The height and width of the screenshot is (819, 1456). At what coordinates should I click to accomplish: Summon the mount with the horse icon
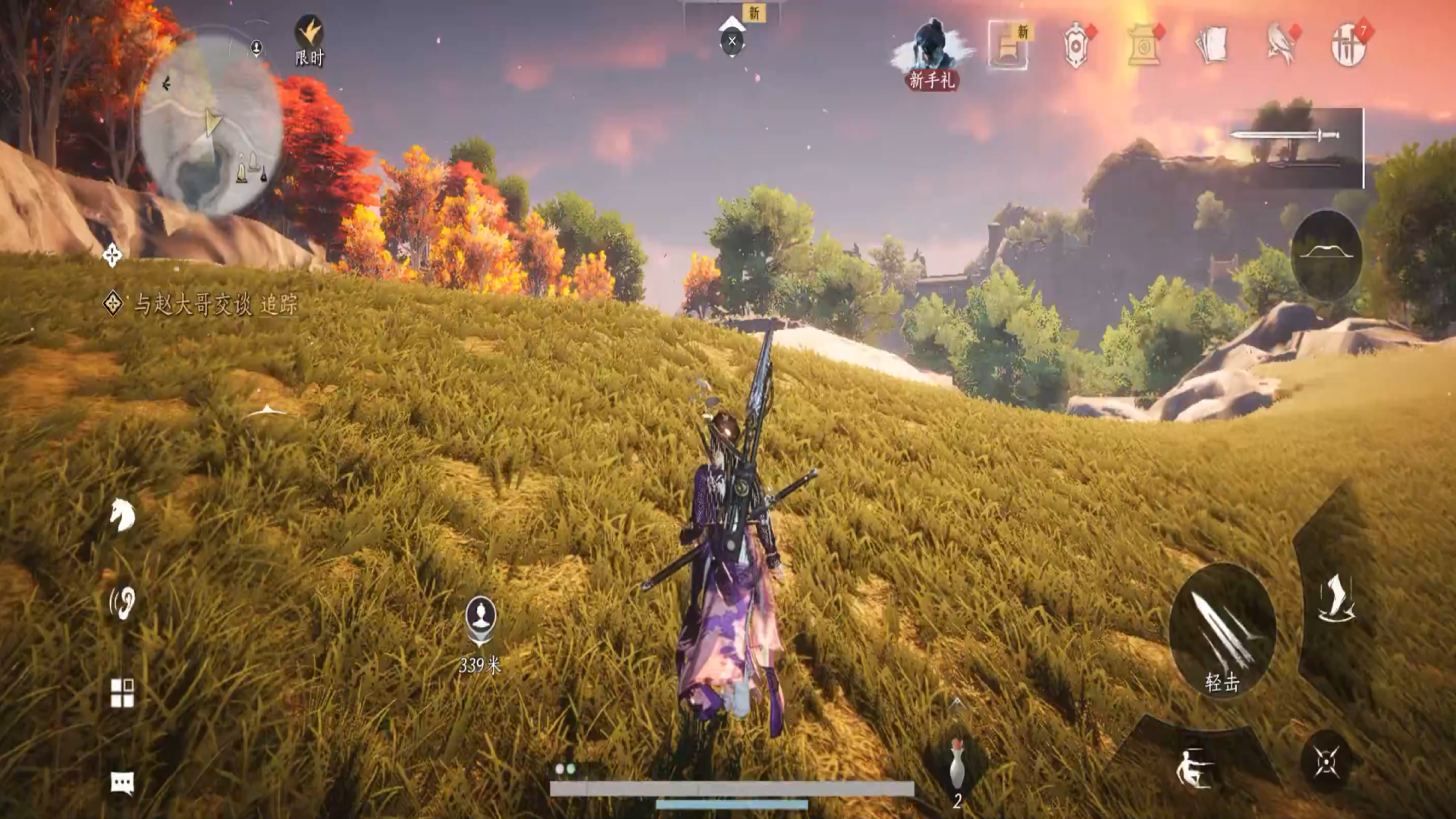pyautogui.click(x=121, y=516)
